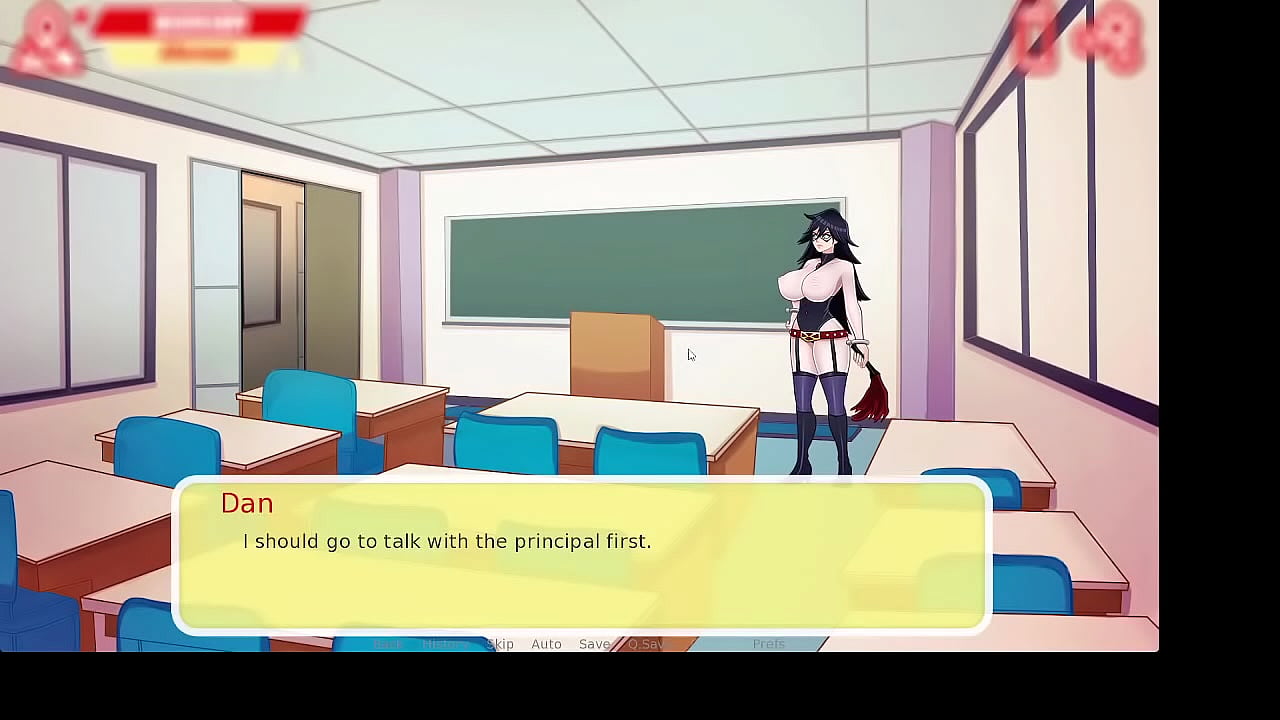Open the Save screen
Screen dimensions: 1280x720
594,644
